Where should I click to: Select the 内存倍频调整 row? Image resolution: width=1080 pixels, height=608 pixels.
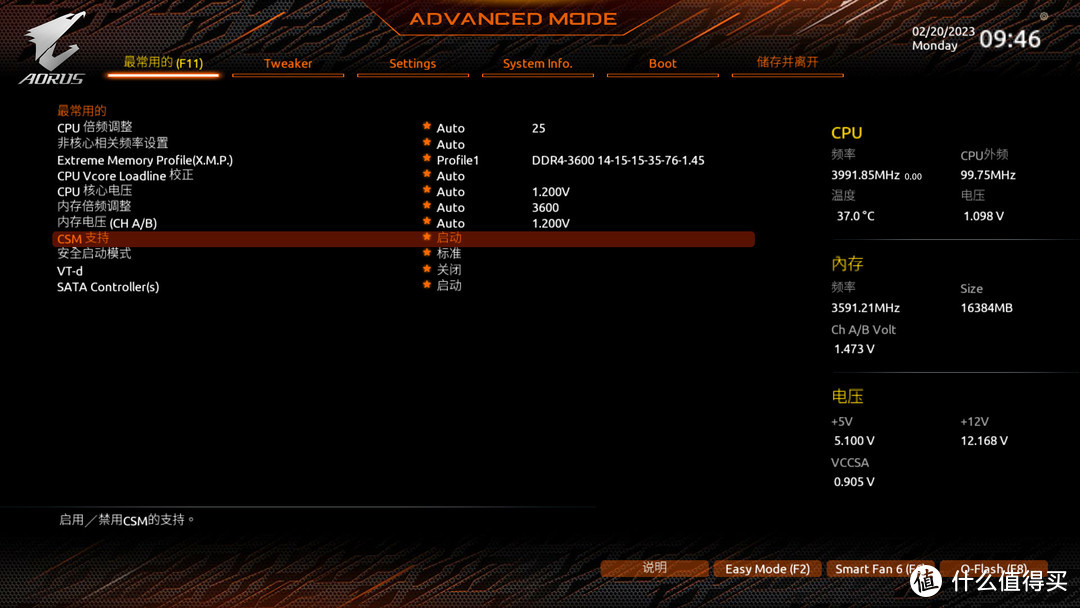tap(95, 207)
